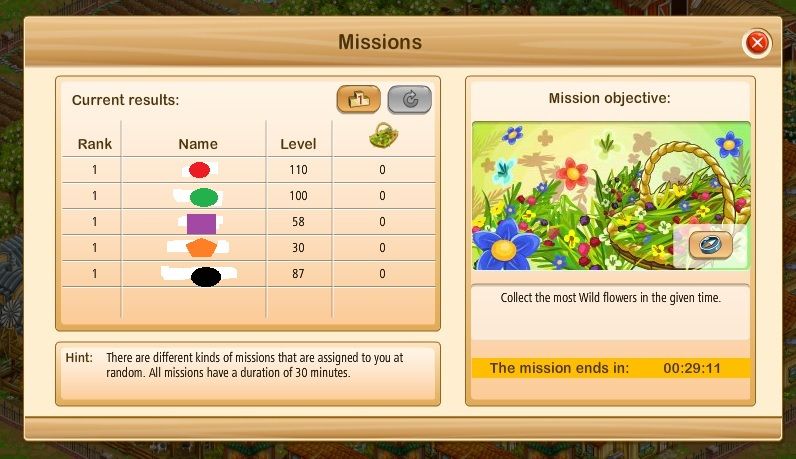The image size is (796, 459).
Task: Refresh the current results list
Action: (409, 99)
